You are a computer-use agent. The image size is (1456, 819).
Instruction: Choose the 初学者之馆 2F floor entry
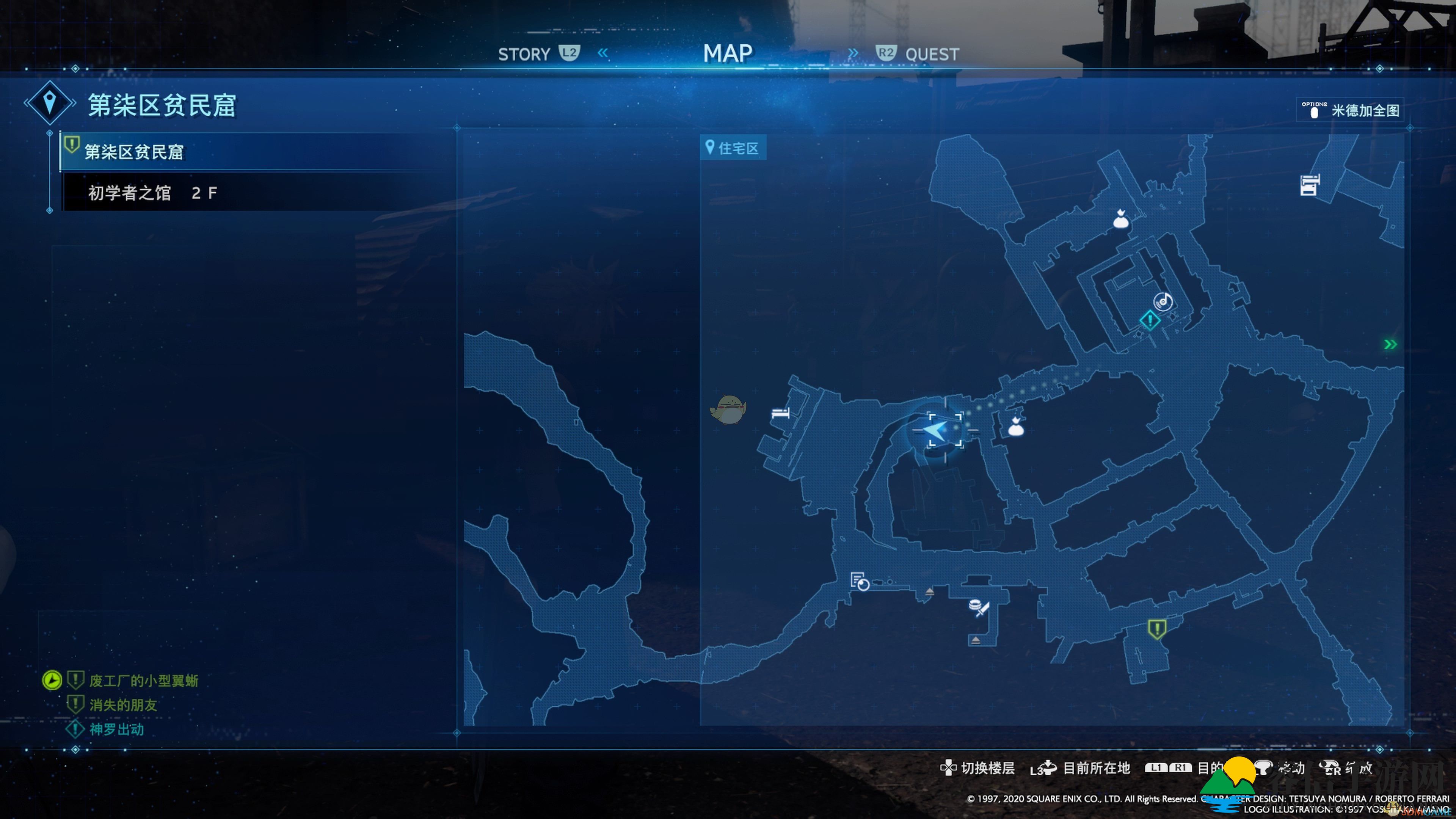pos(152,193)
